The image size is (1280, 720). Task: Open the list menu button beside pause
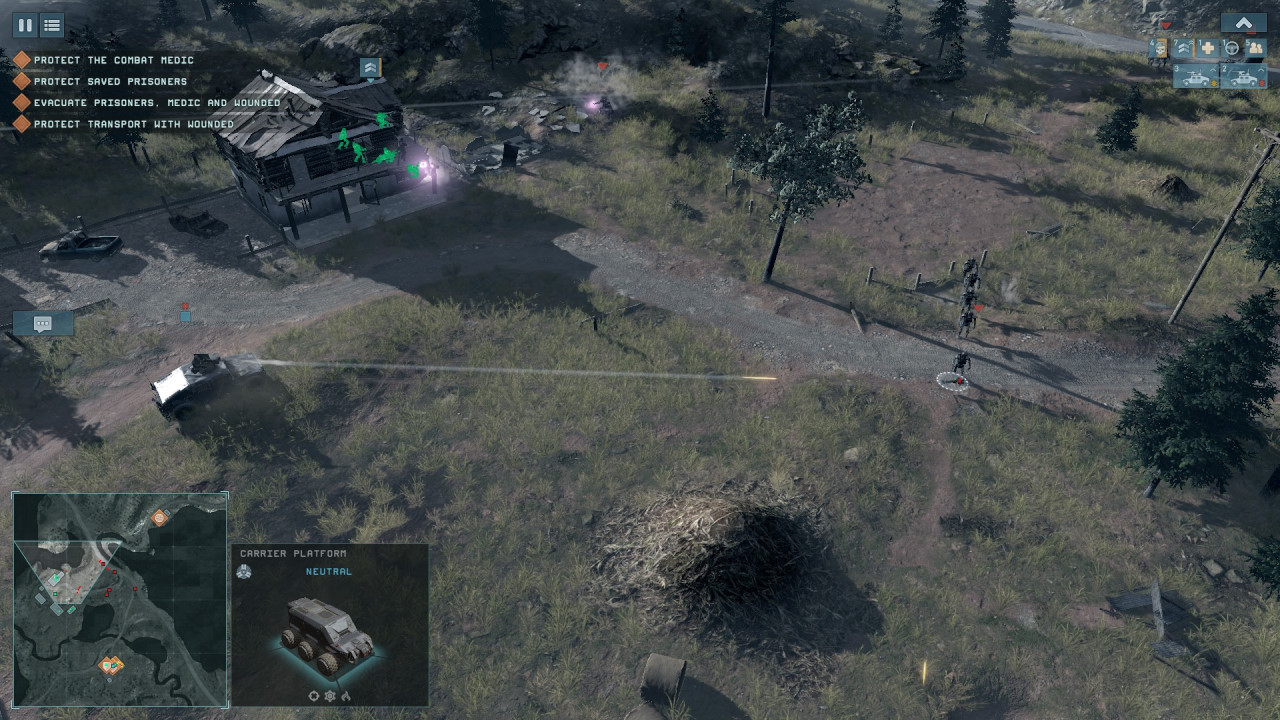(x=51, y=26)
